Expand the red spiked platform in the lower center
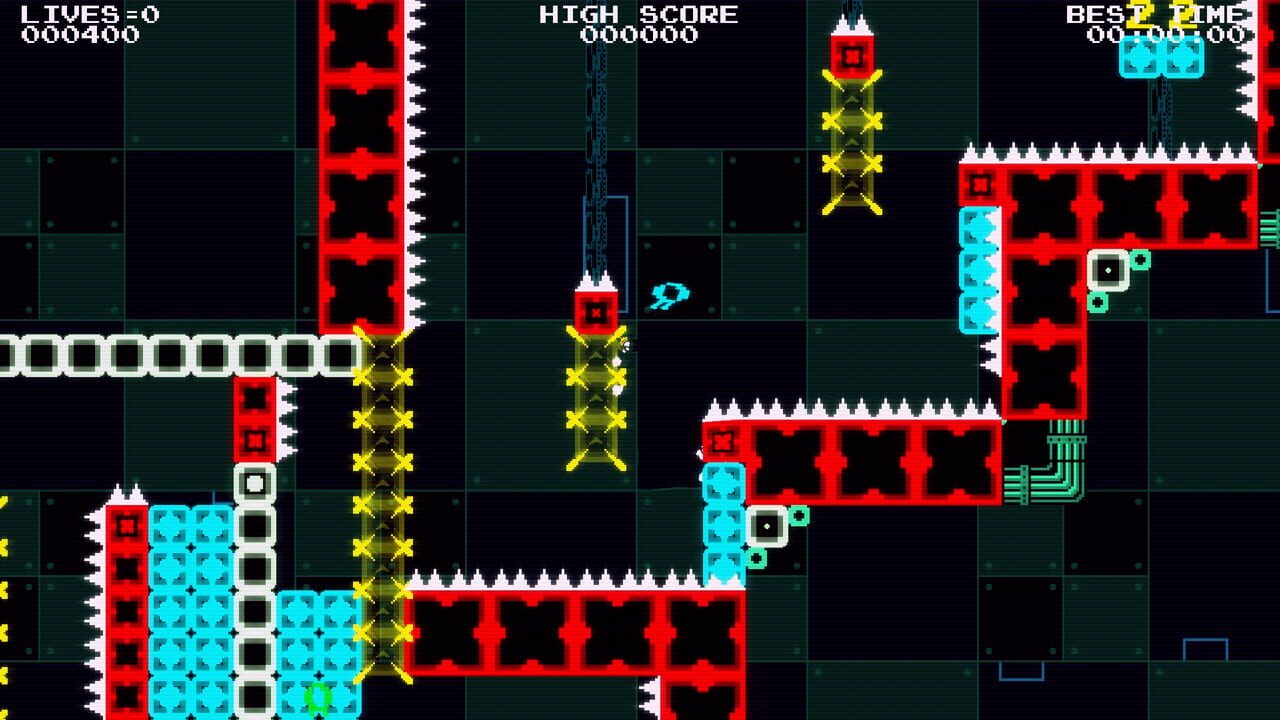Viewport: 1280px width, 720px height. pyautogui.click(x=570, y=630)
